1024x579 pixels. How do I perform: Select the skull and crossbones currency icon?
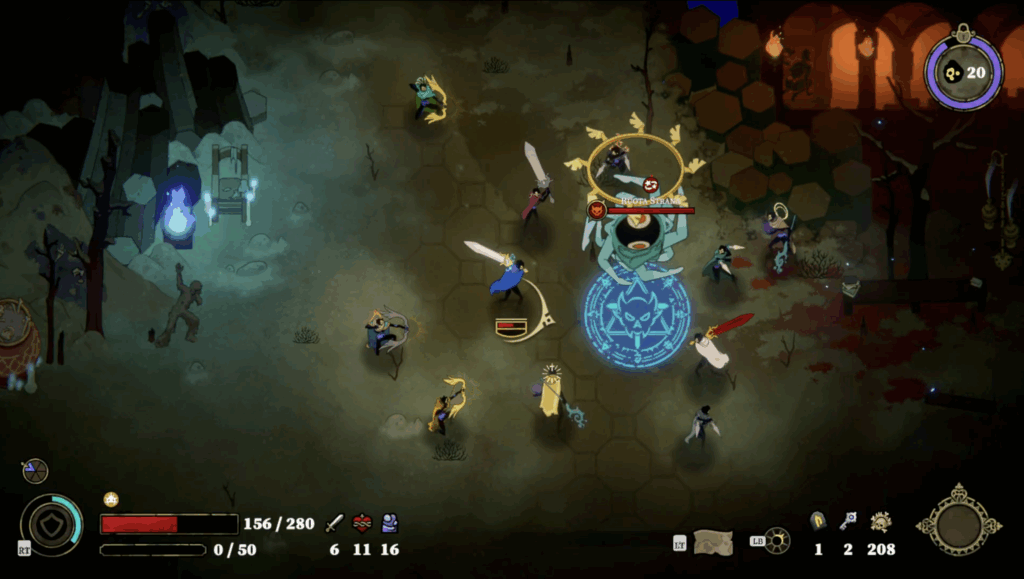(x=880, y=521)
